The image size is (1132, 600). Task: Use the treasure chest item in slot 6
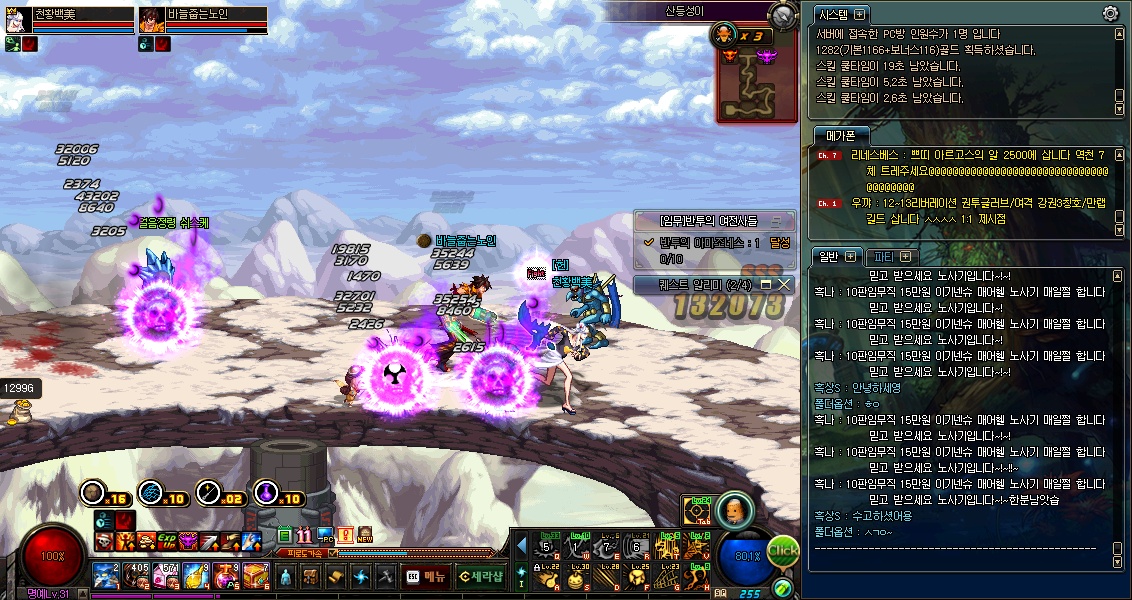coord(255,576)
